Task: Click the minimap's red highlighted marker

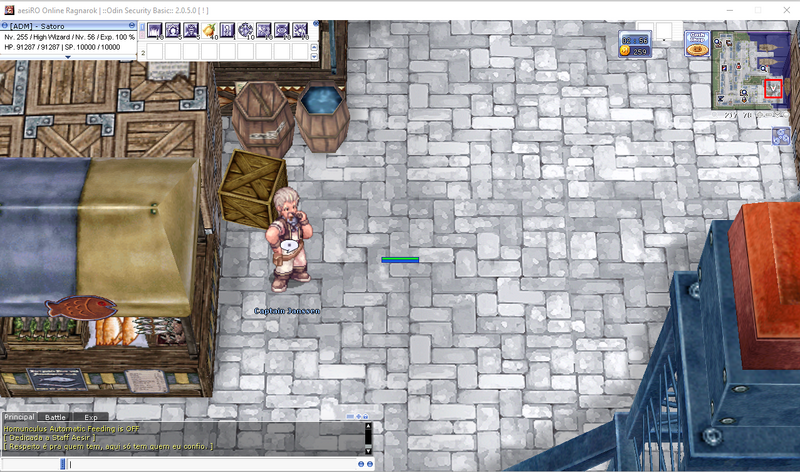Action: [x=772, y=89]
